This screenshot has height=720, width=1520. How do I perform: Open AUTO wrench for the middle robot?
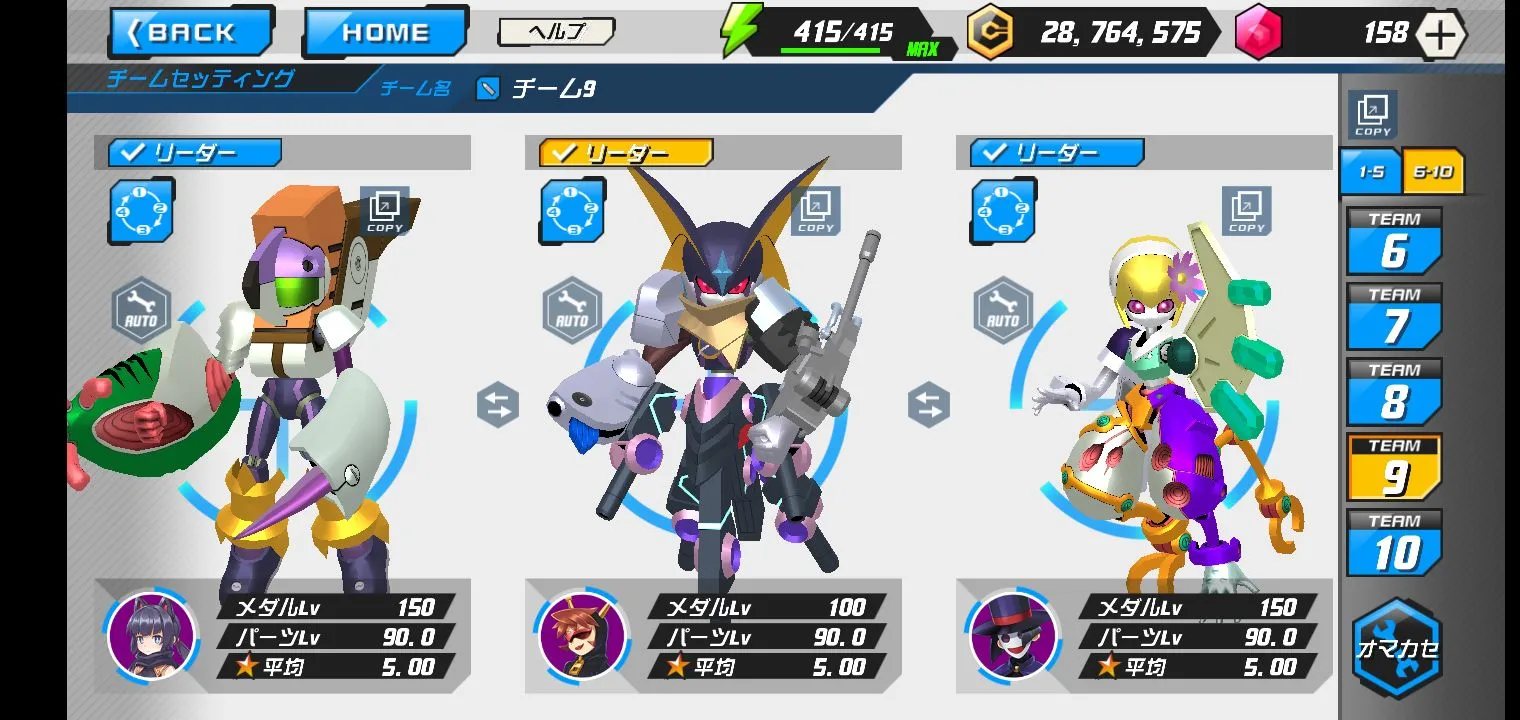tap(572, 311)
